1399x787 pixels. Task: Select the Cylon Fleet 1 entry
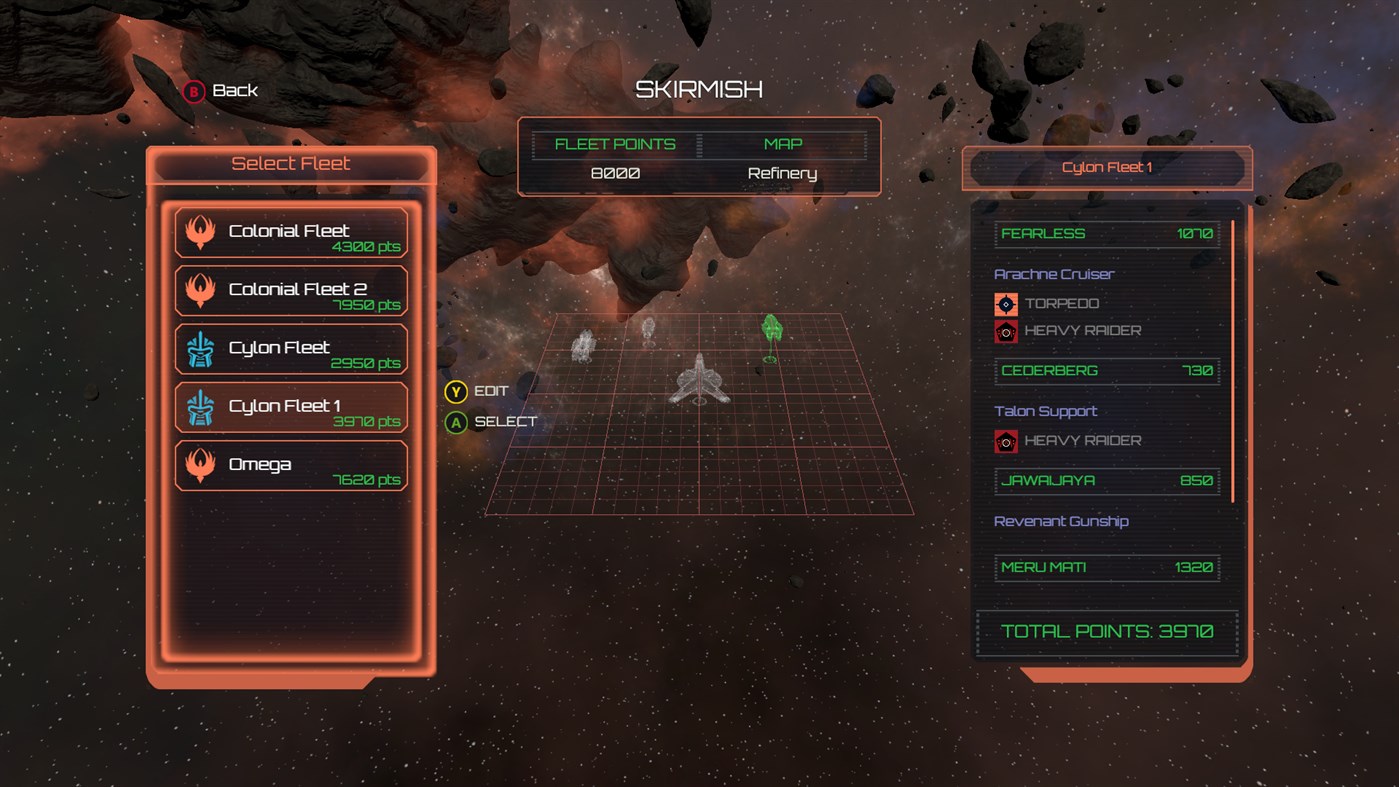coord(291,407)
